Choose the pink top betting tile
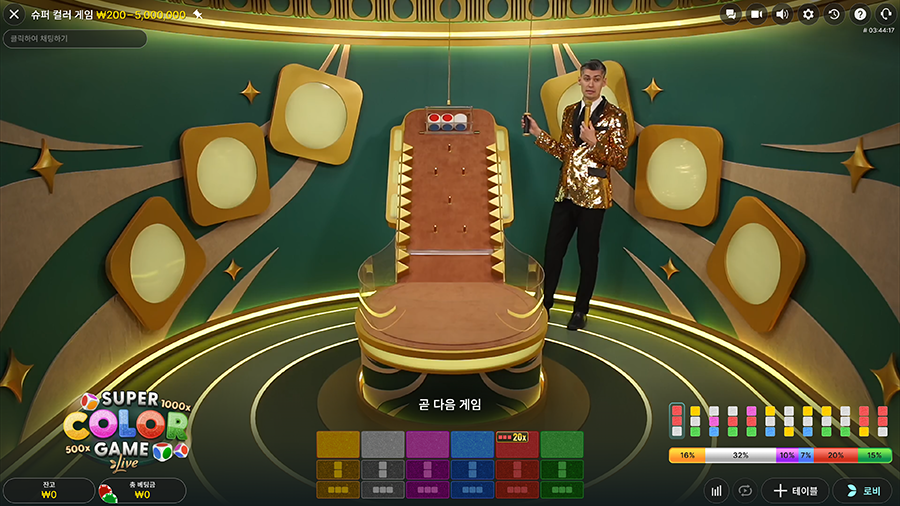This screenshot has height=506, width=900. pyautogui.click(x=427, y=445)
